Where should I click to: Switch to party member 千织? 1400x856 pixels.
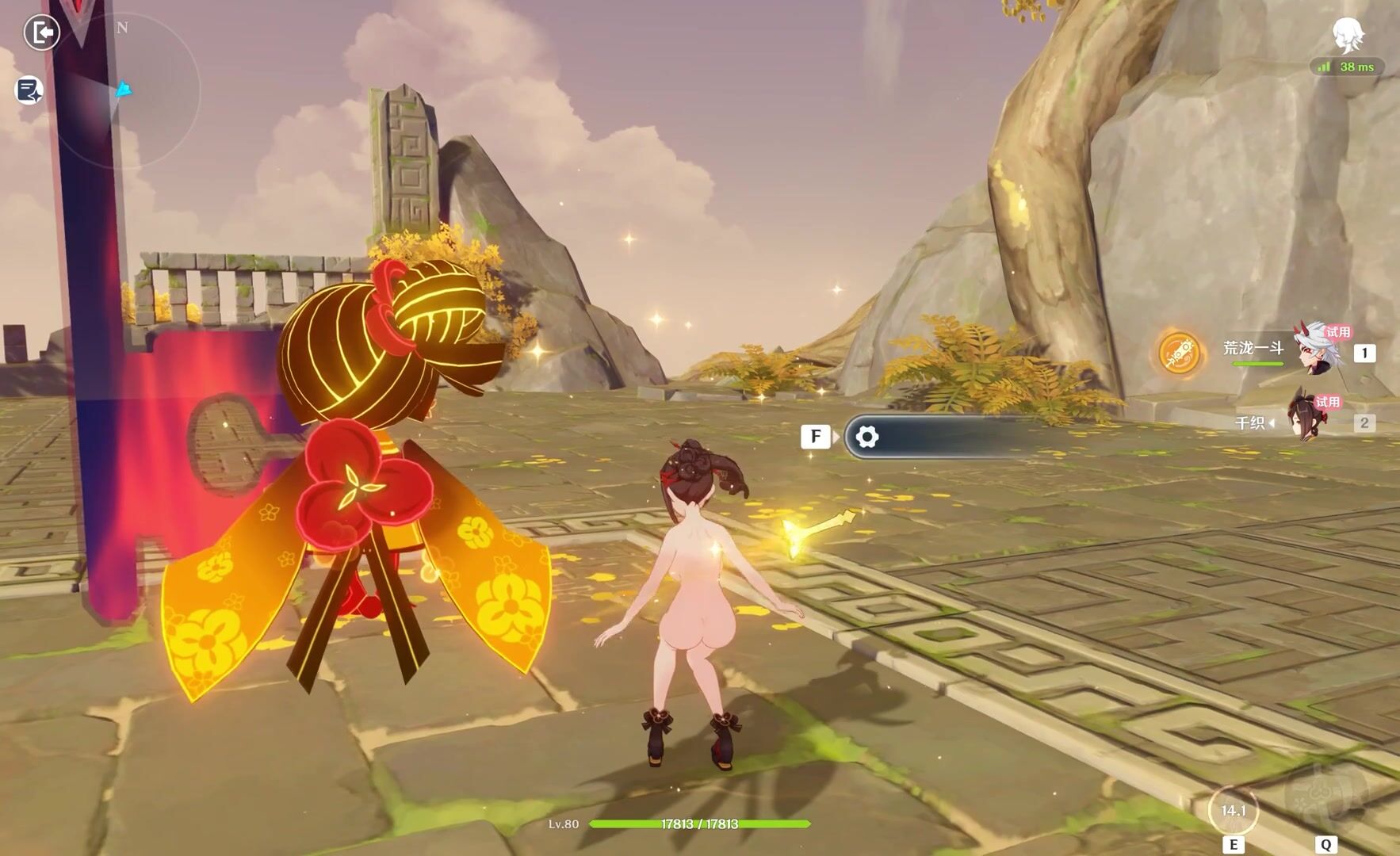click(x=1308, y=419)
